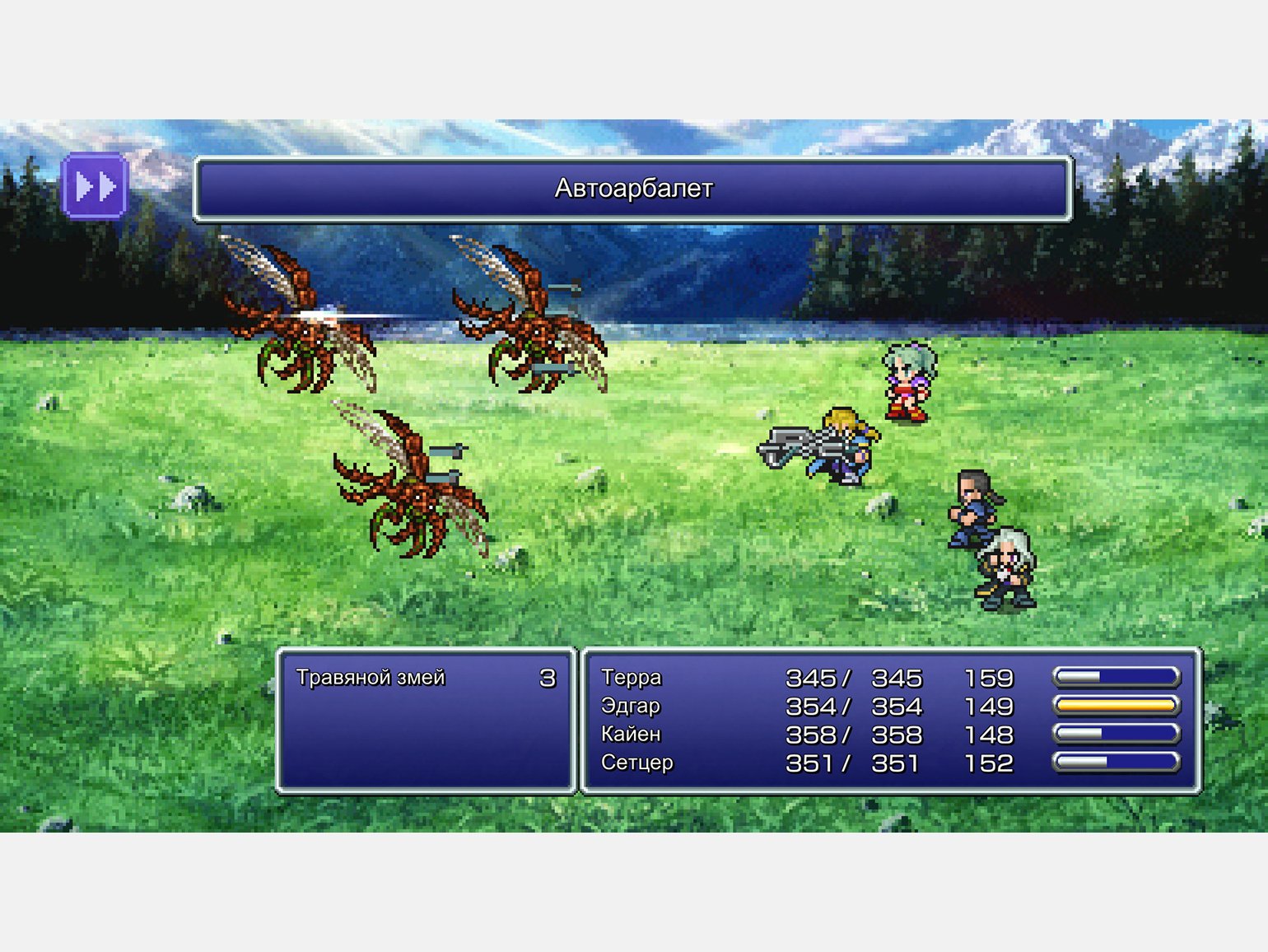Viewport: 1268px width, 952px height.
Task: Select the Травяной змей enemy entry
Action: click(x=371, y=678)
